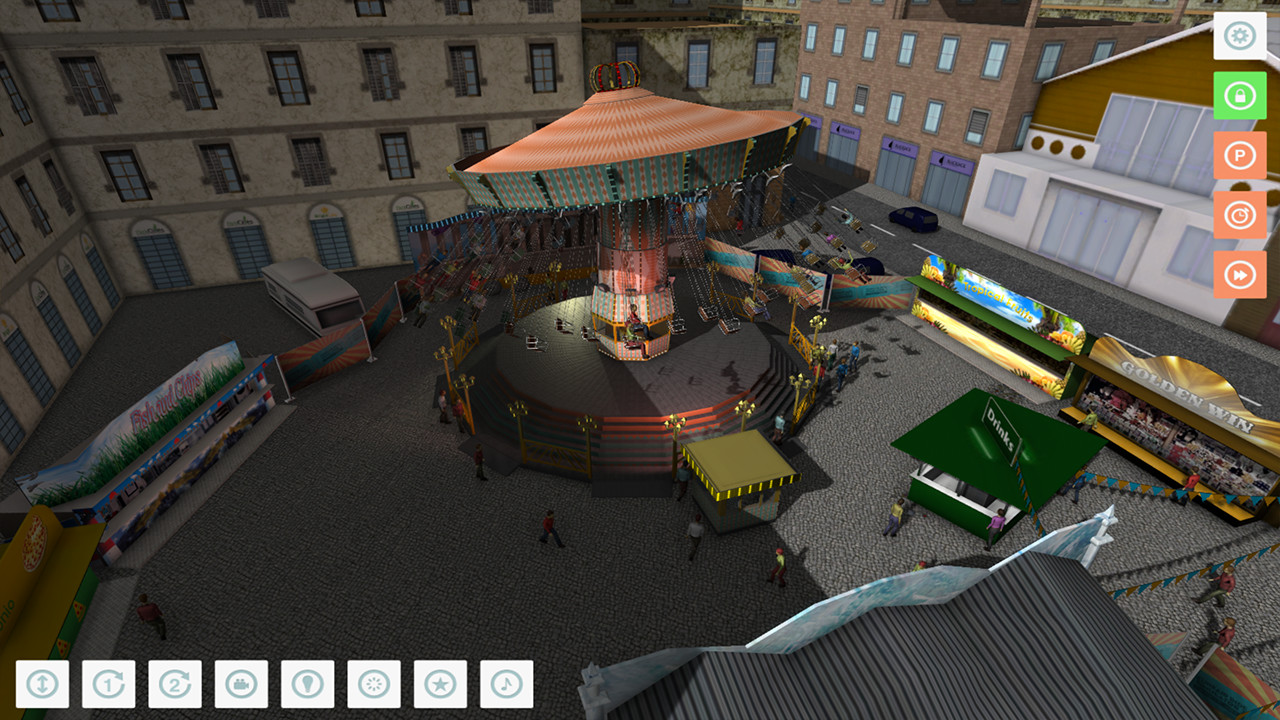Screen dimensions: 1280x720
Task: Enable fast-forward speed mode
Action: pyautogui.click(x=1239, y=273)
